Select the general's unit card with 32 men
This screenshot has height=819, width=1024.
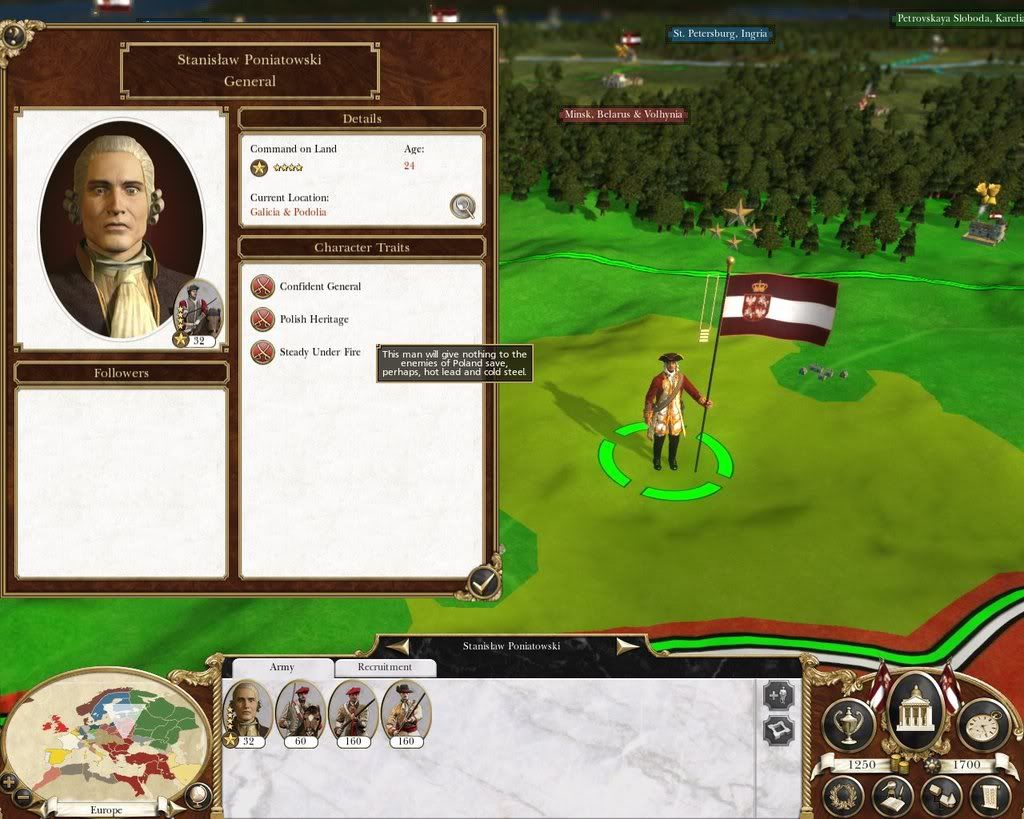point(245,713)
